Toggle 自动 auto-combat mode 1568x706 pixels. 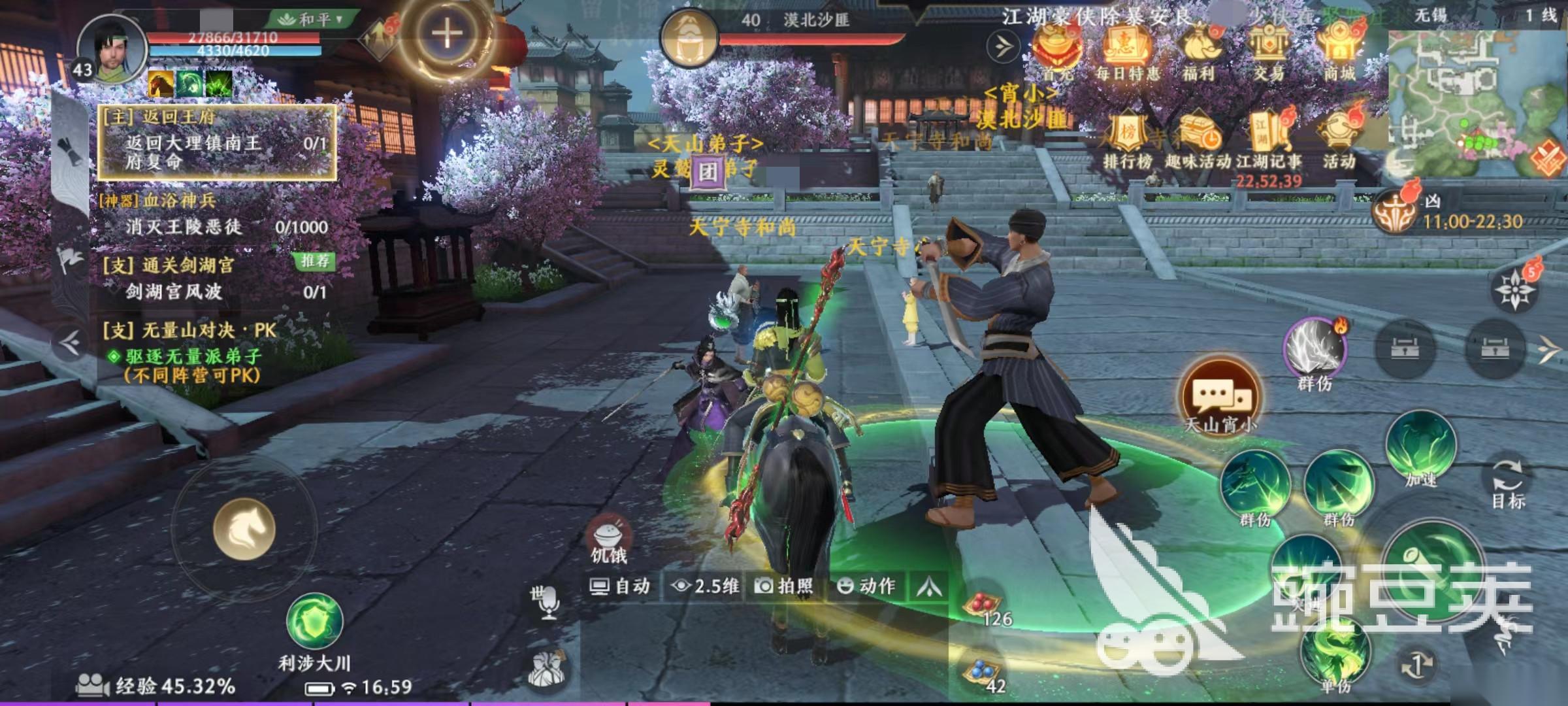pyautogui.click(x=620, y=586)
